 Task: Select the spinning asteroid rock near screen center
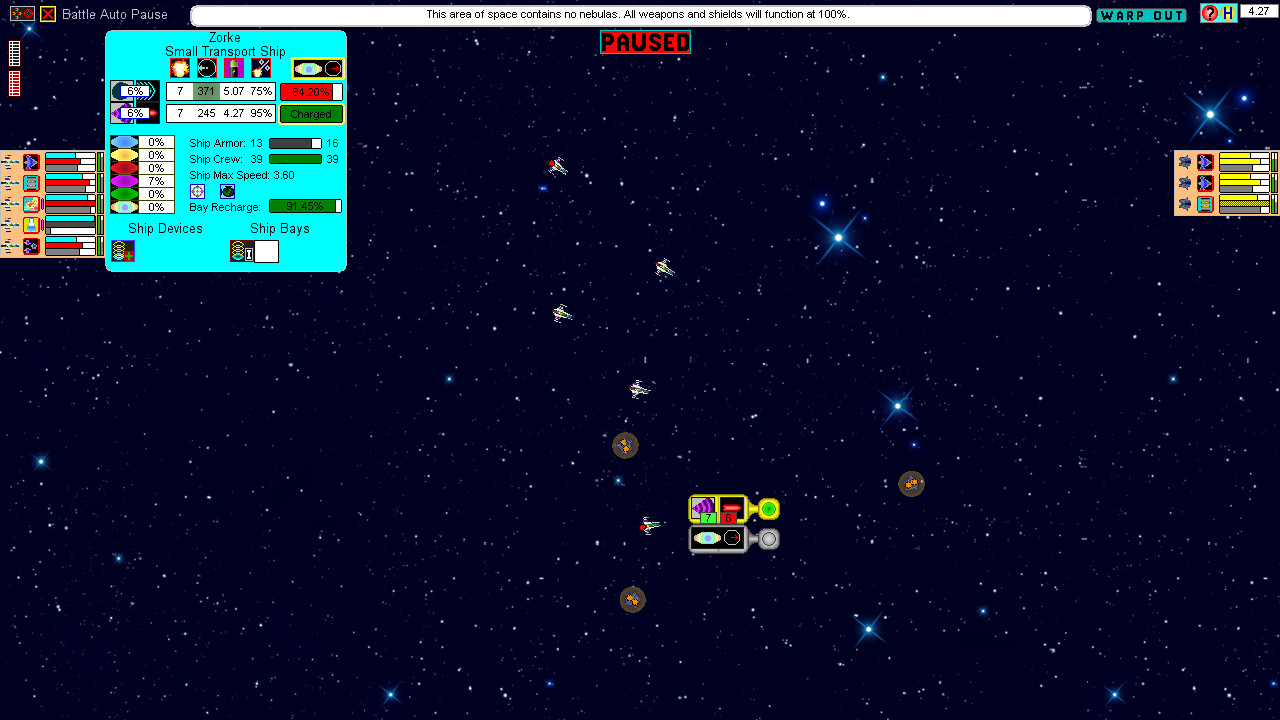click(x=625, y=446)
